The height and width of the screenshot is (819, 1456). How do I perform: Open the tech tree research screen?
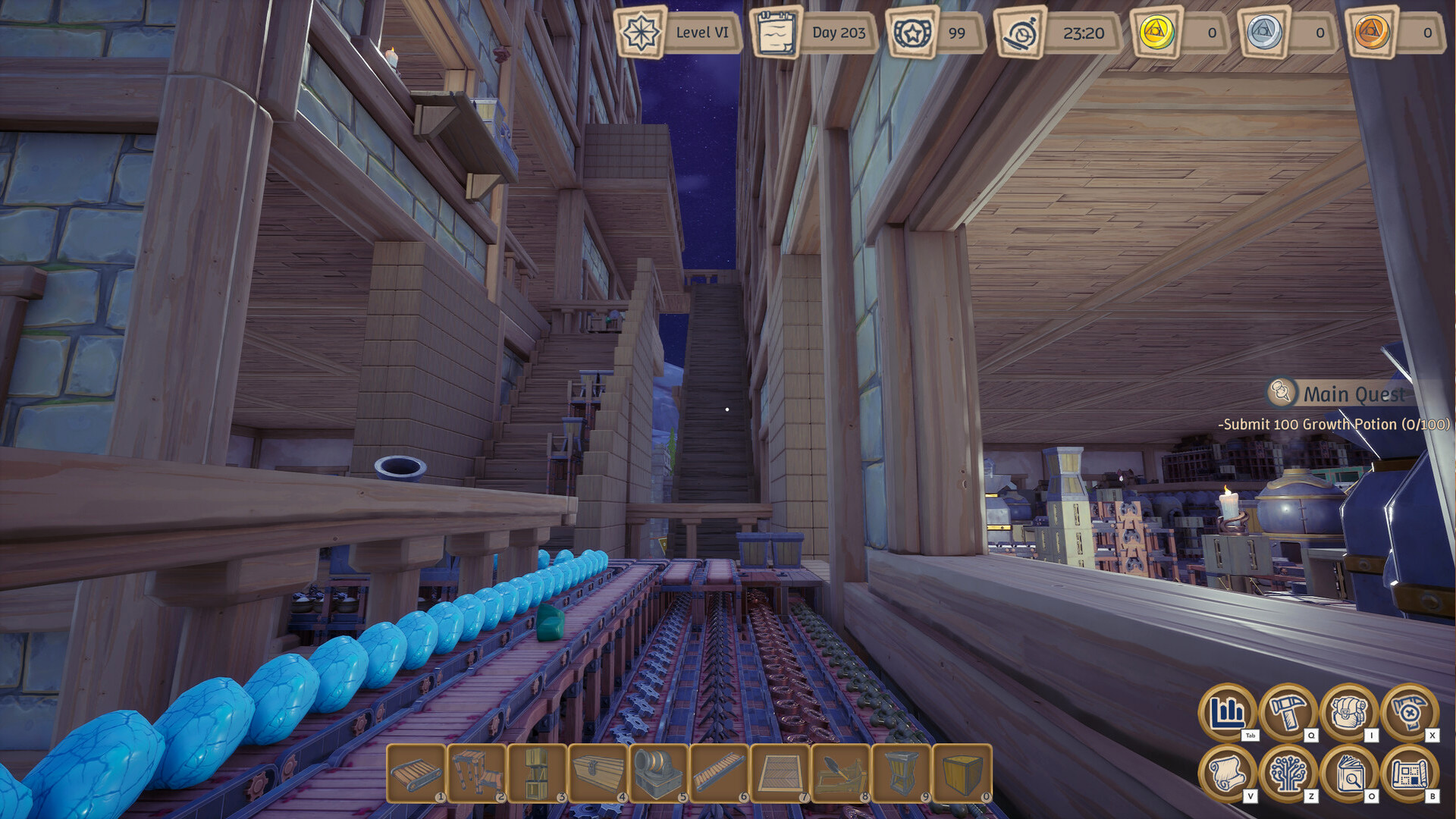(x=1288, y=773)
